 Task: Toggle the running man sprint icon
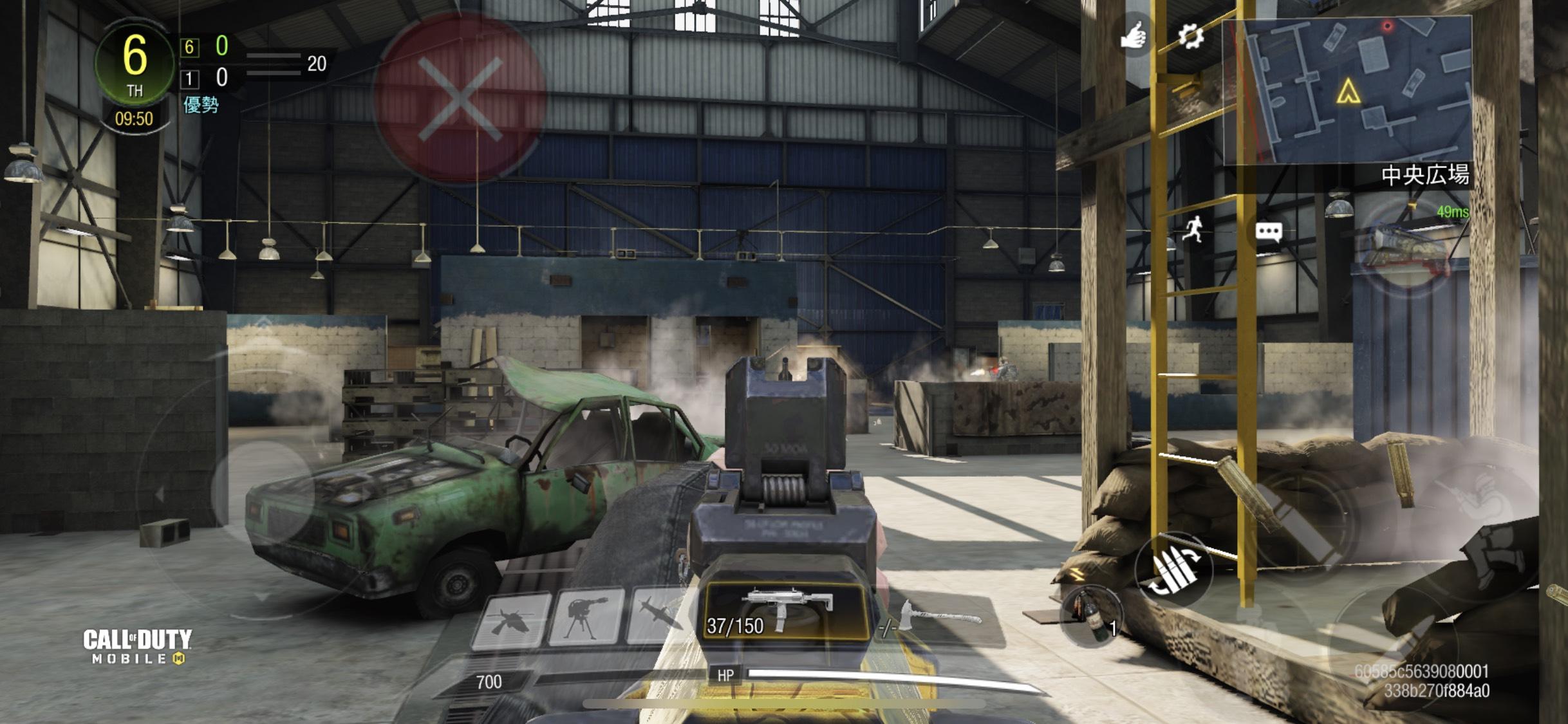1193,229
